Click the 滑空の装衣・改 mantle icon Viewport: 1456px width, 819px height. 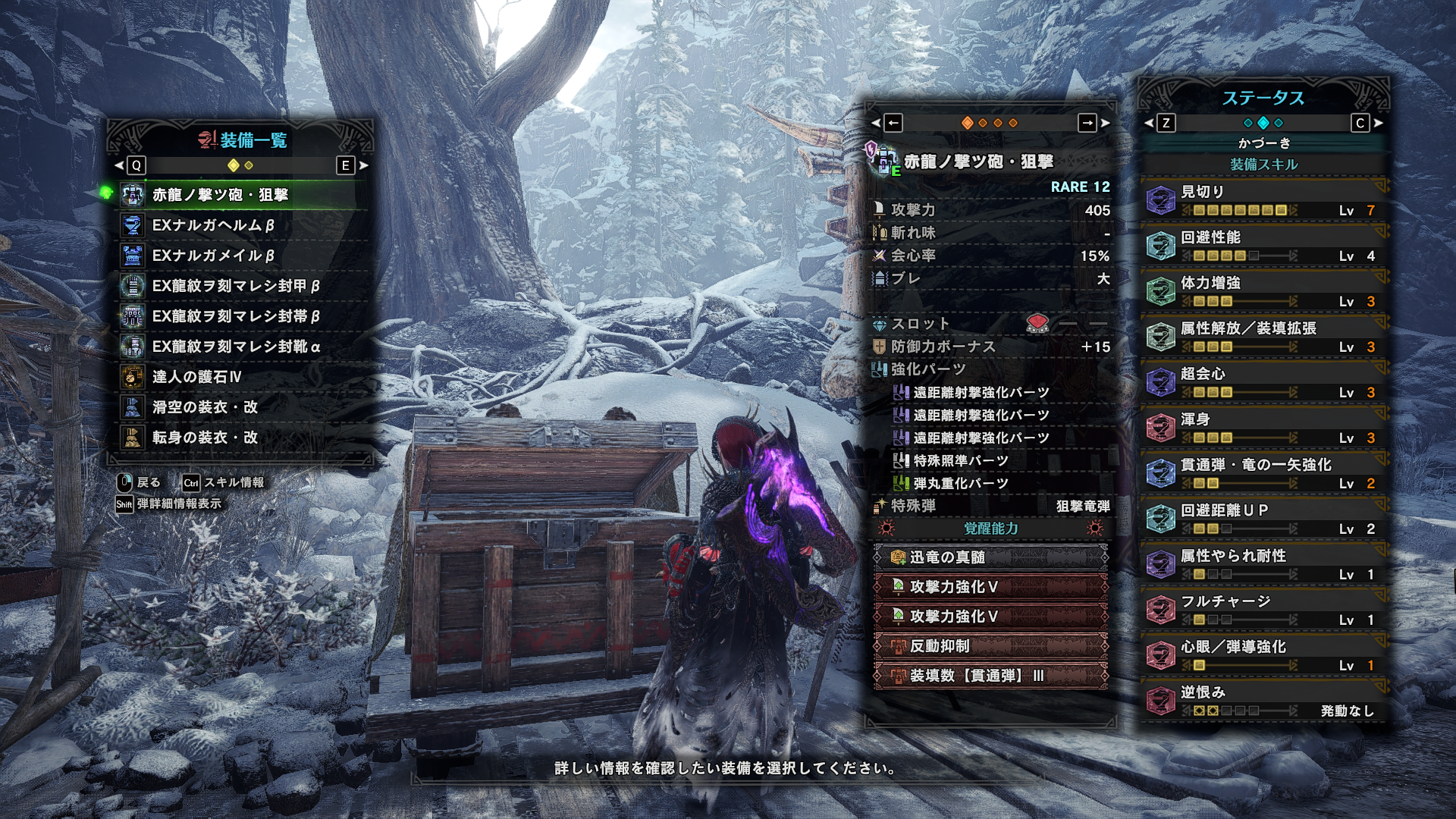pyautogui.click(x=135, y=408)
